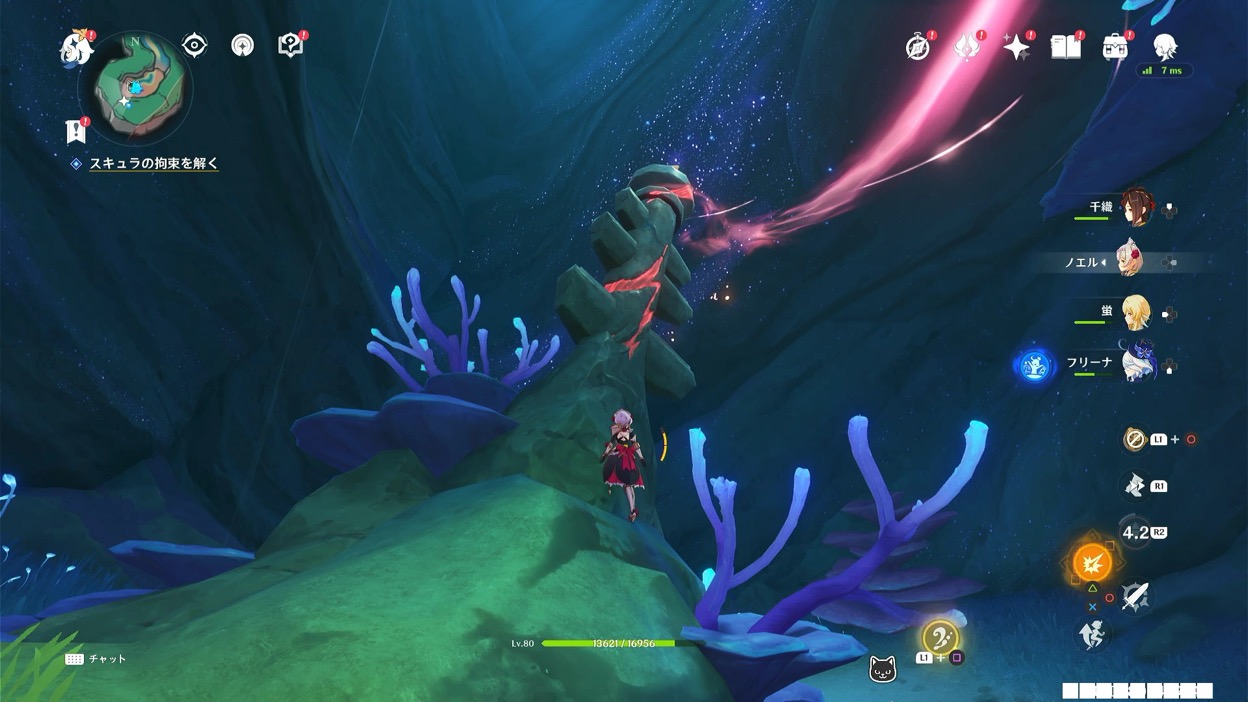Open the チャット chat box
Viewport: 1248px width, 702px height.
(x=96, y=659)
